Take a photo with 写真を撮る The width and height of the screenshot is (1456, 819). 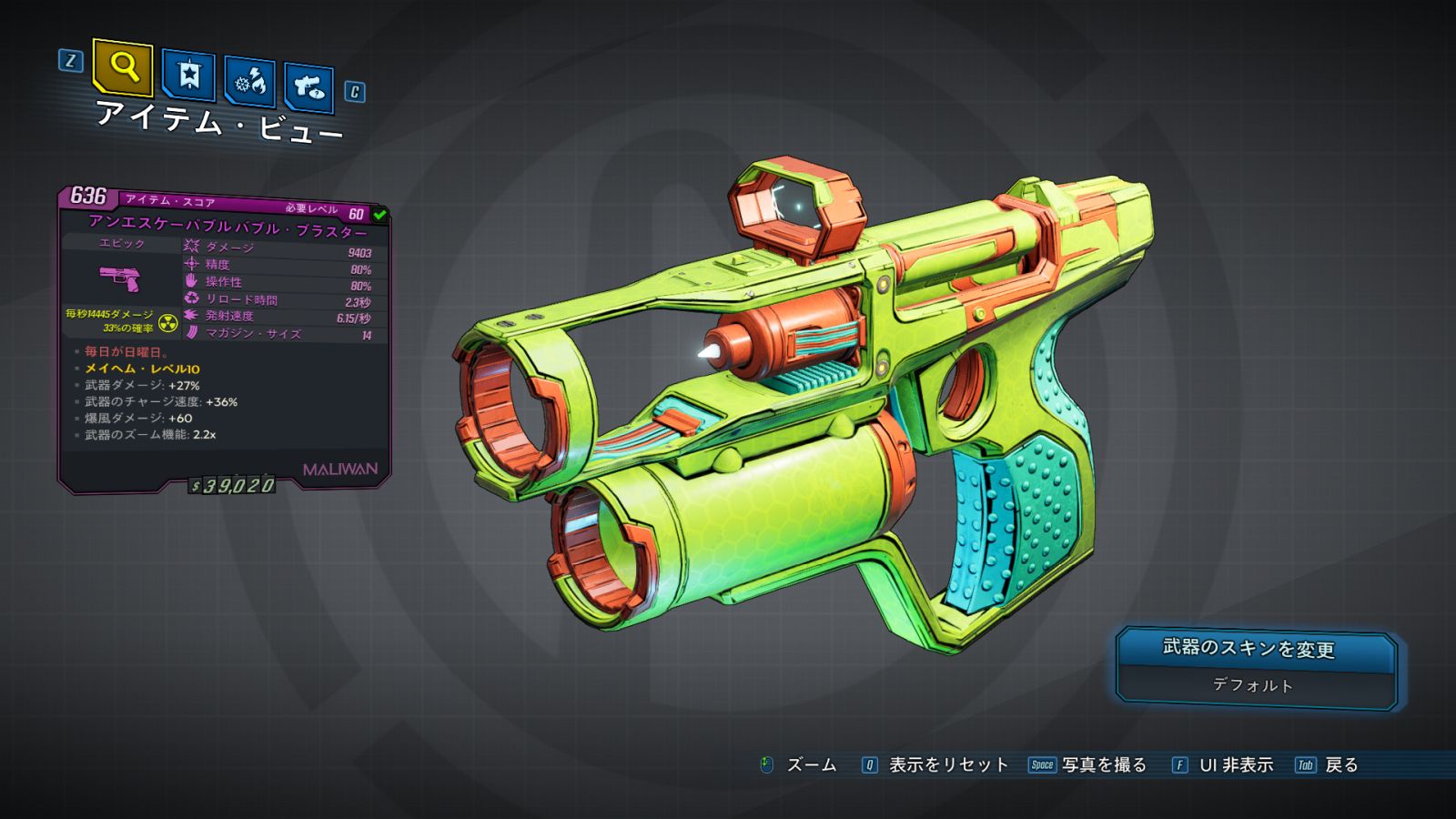coord(1103,765)
